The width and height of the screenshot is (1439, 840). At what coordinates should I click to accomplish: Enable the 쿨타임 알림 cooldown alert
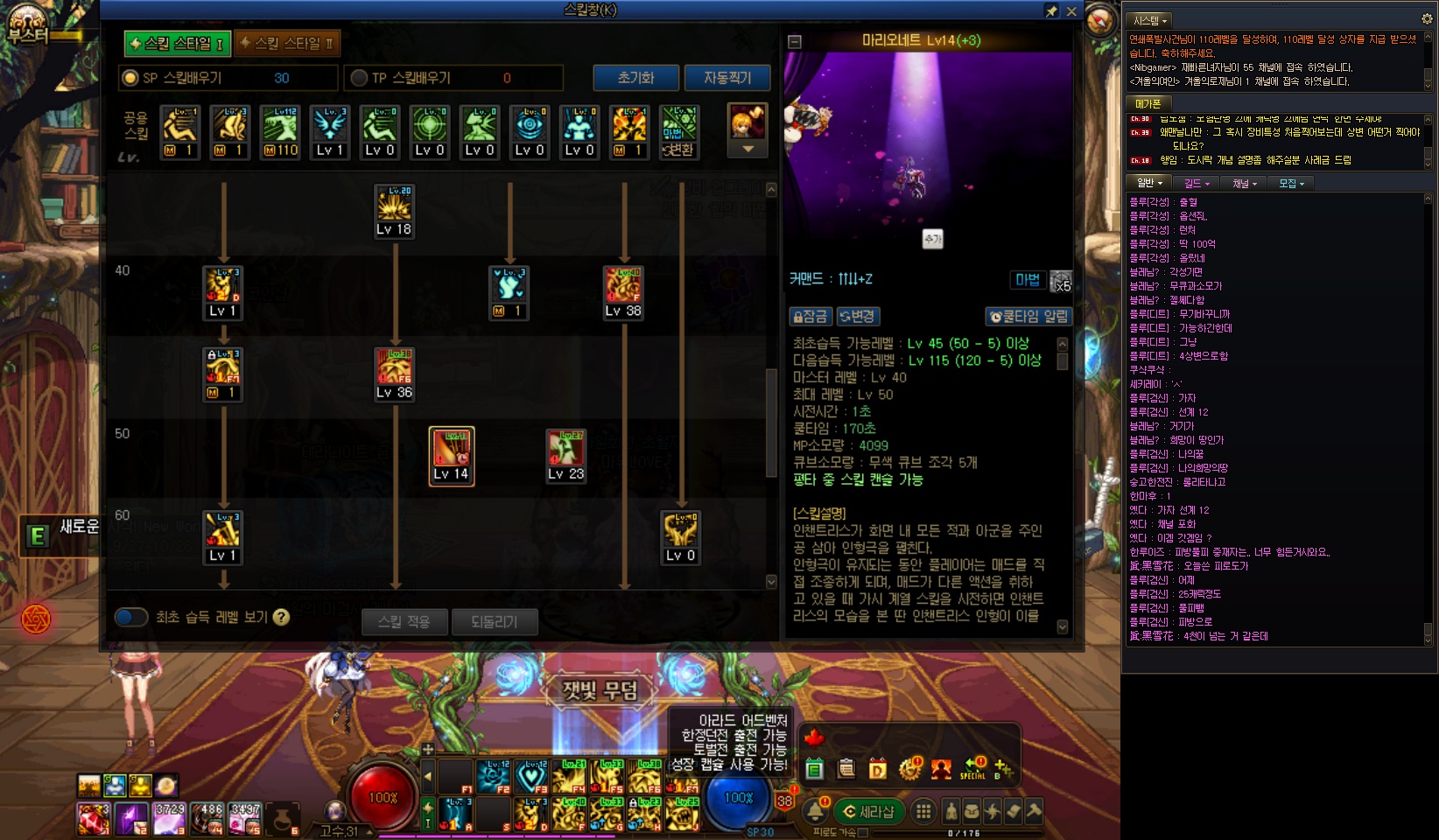pos(1028,316)
